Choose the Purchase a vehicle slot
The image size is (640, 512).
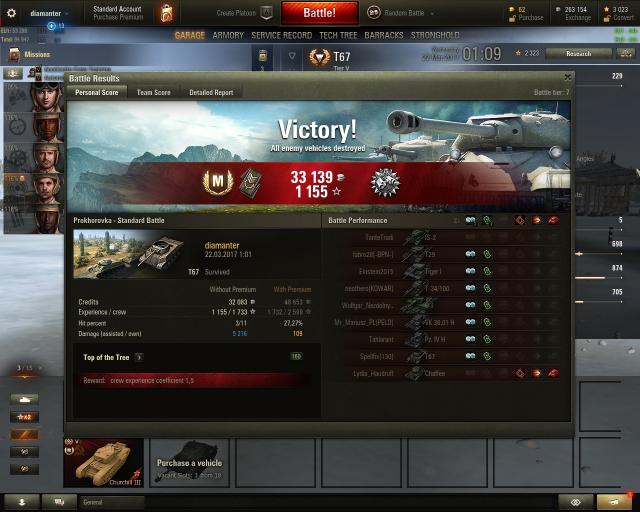click(189, 463)
